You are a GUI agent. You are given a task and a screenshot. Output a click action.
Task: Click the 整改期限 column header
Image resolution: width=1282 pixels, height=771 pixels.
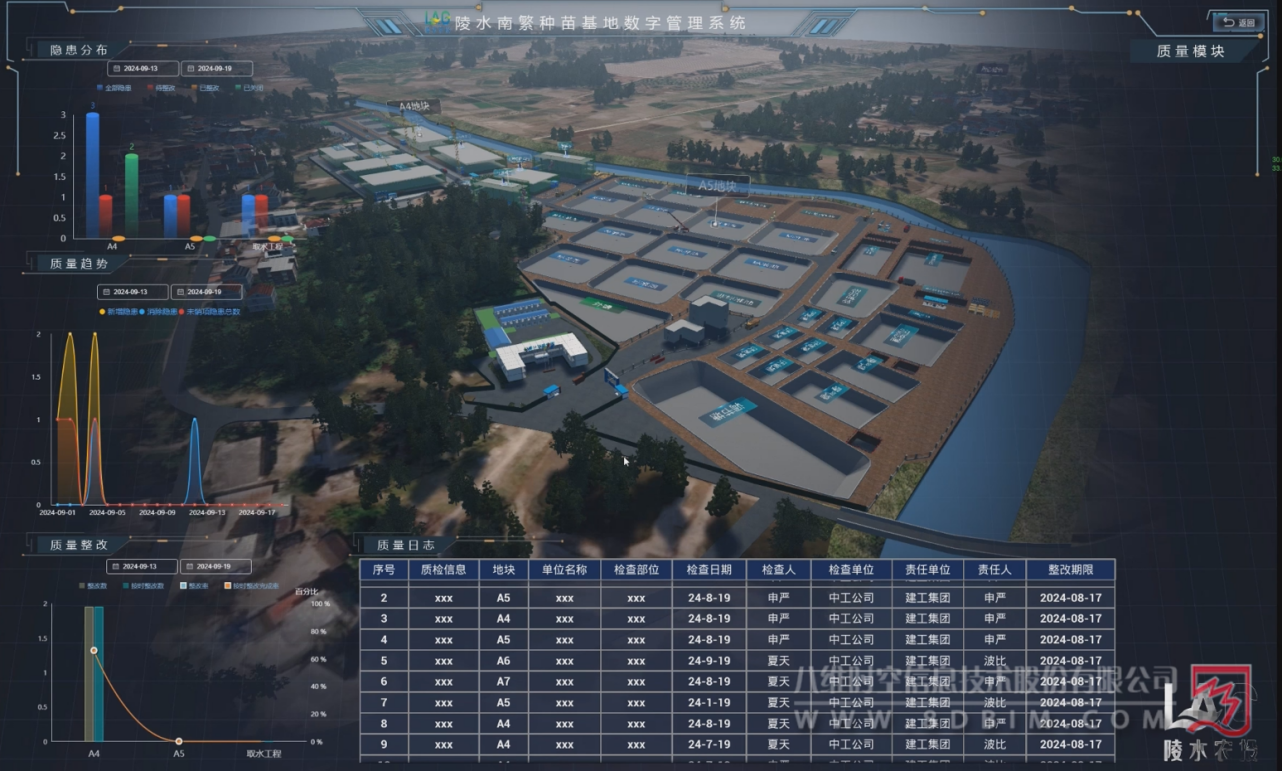click(1070, 570)
